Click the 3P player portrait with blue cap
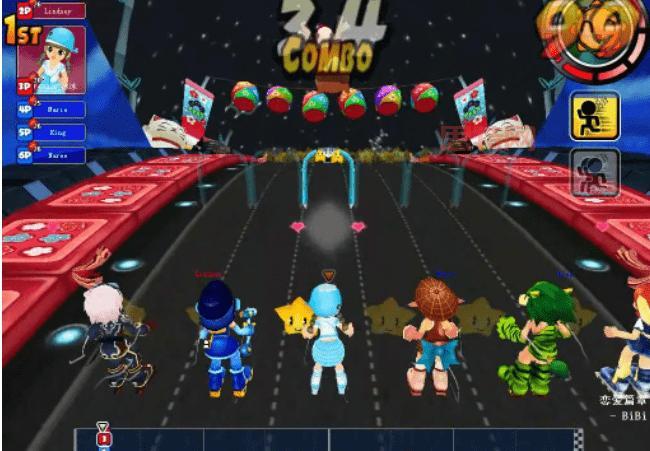Viewport: 650px width, 451px height. [51, 59]
